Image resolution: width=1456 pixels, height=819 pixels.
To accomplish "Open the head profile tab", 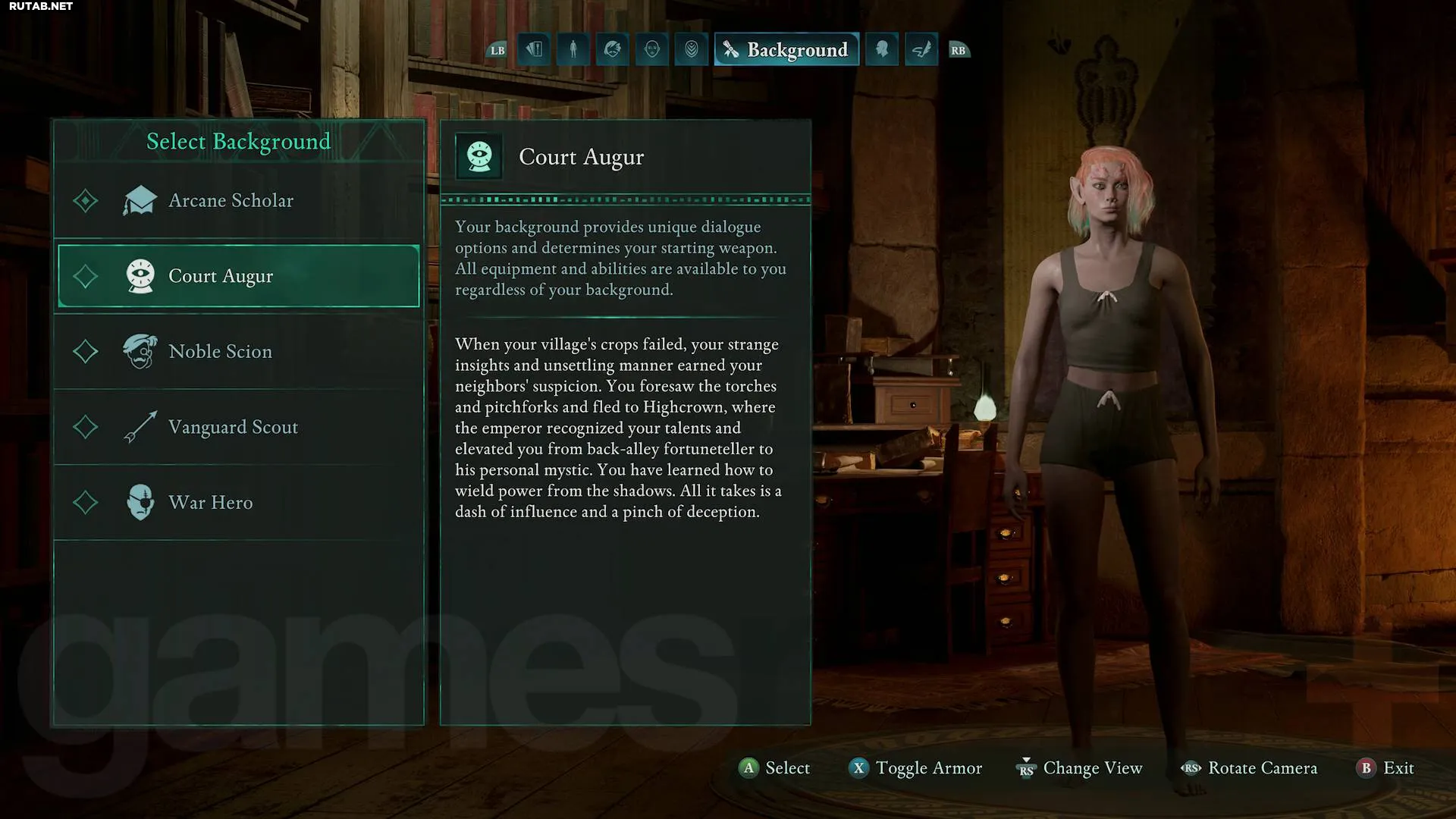I will (x=882, y=50).
